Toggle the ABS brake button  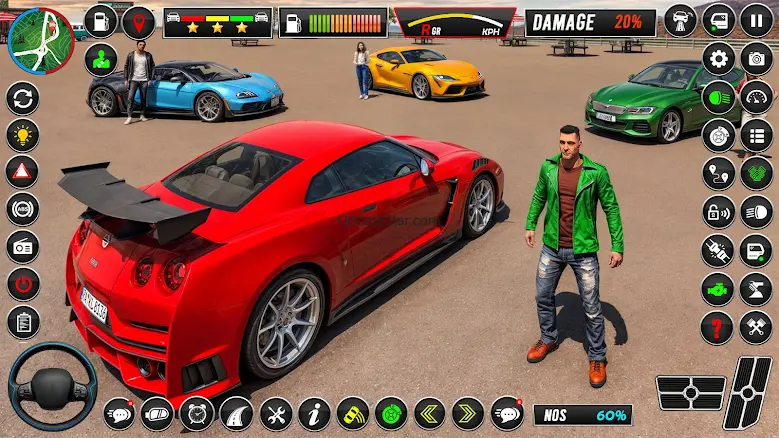22,209
